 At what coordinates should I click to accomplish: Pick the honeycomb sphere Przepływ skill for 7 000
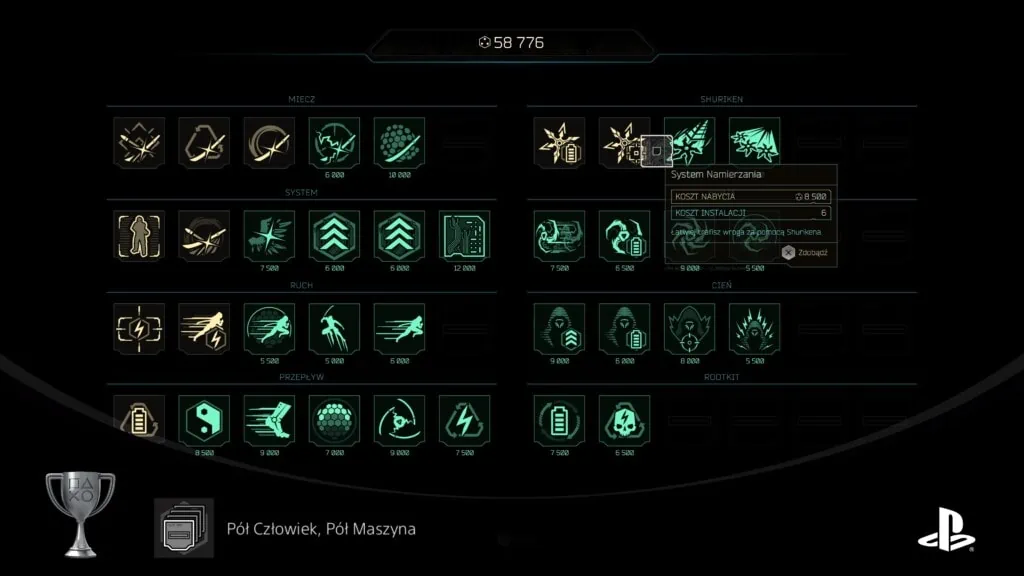pyautogui.click(x=334, y=420)
